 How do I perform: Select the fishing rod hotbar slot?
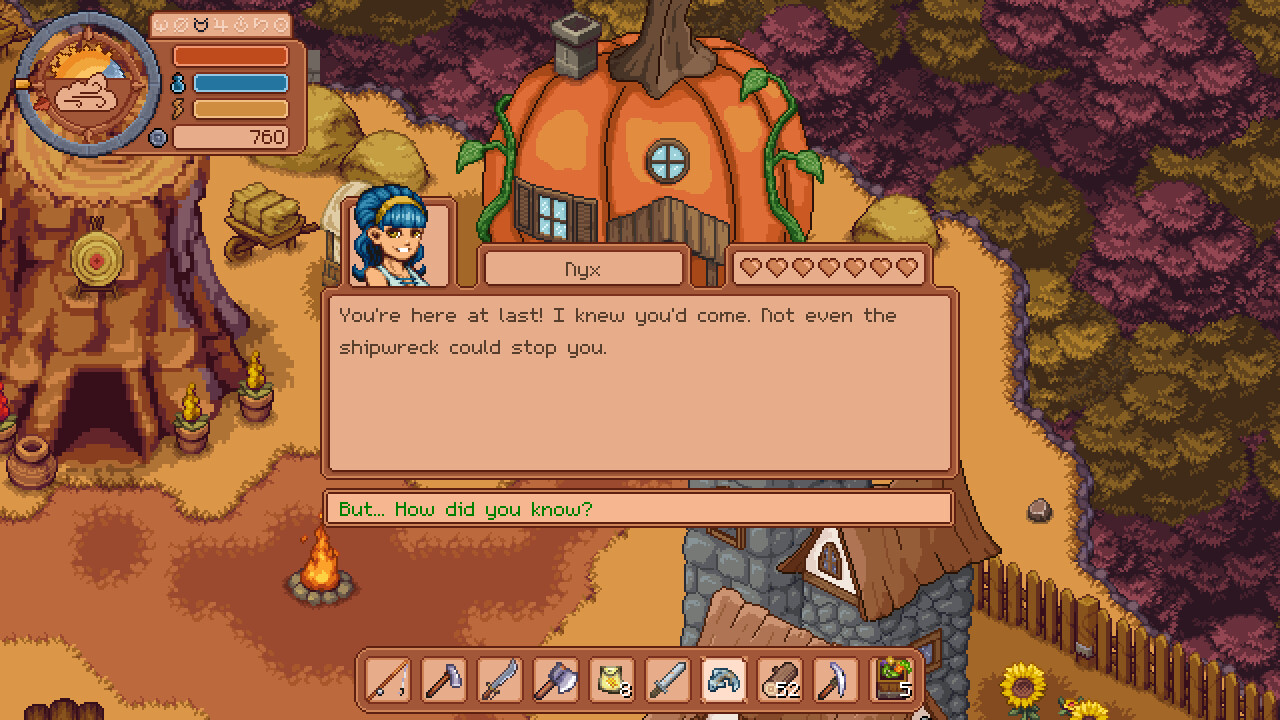pyautogui.click(x=387, y=680)
